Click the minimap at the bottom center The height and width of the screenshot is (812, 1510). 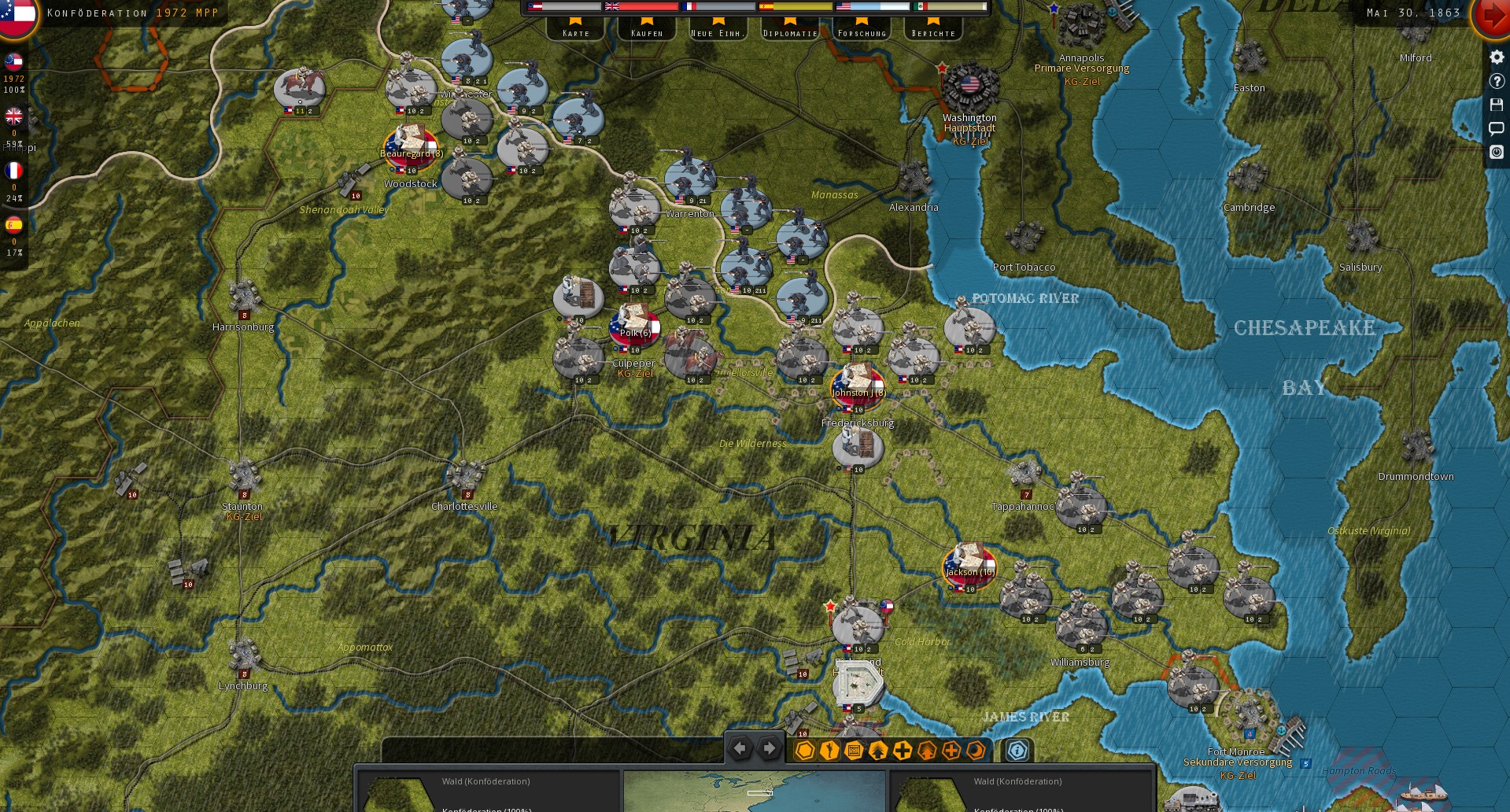click(x=754, y=792)
